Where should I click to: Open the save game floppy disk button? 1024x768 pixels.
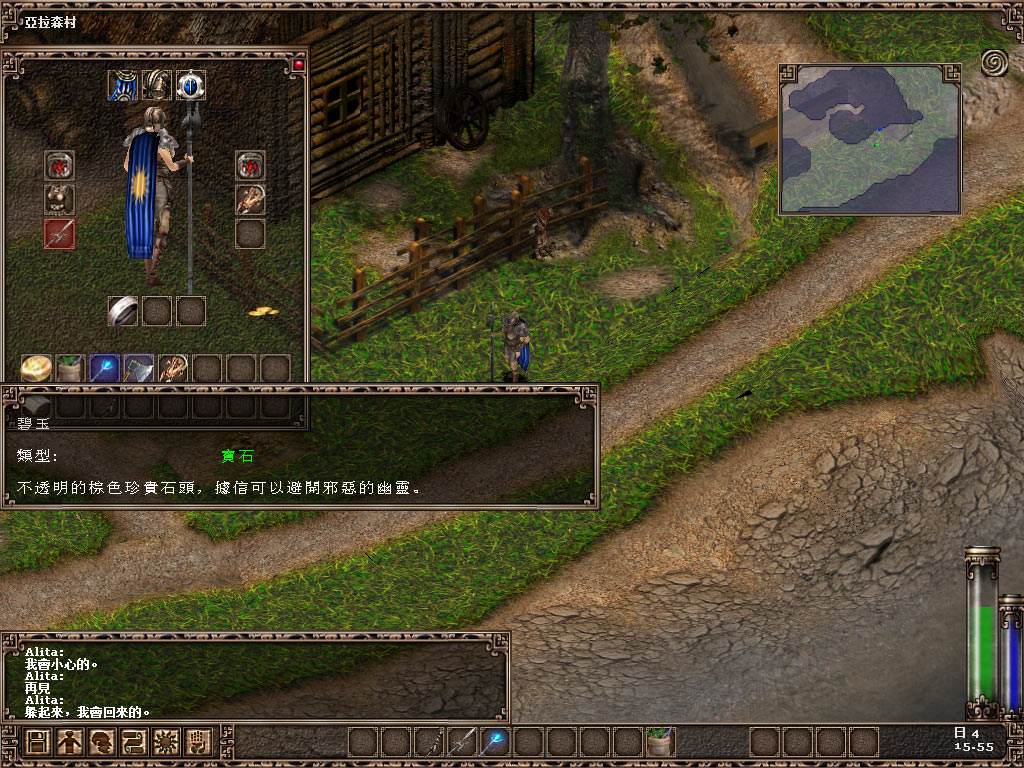38,742
